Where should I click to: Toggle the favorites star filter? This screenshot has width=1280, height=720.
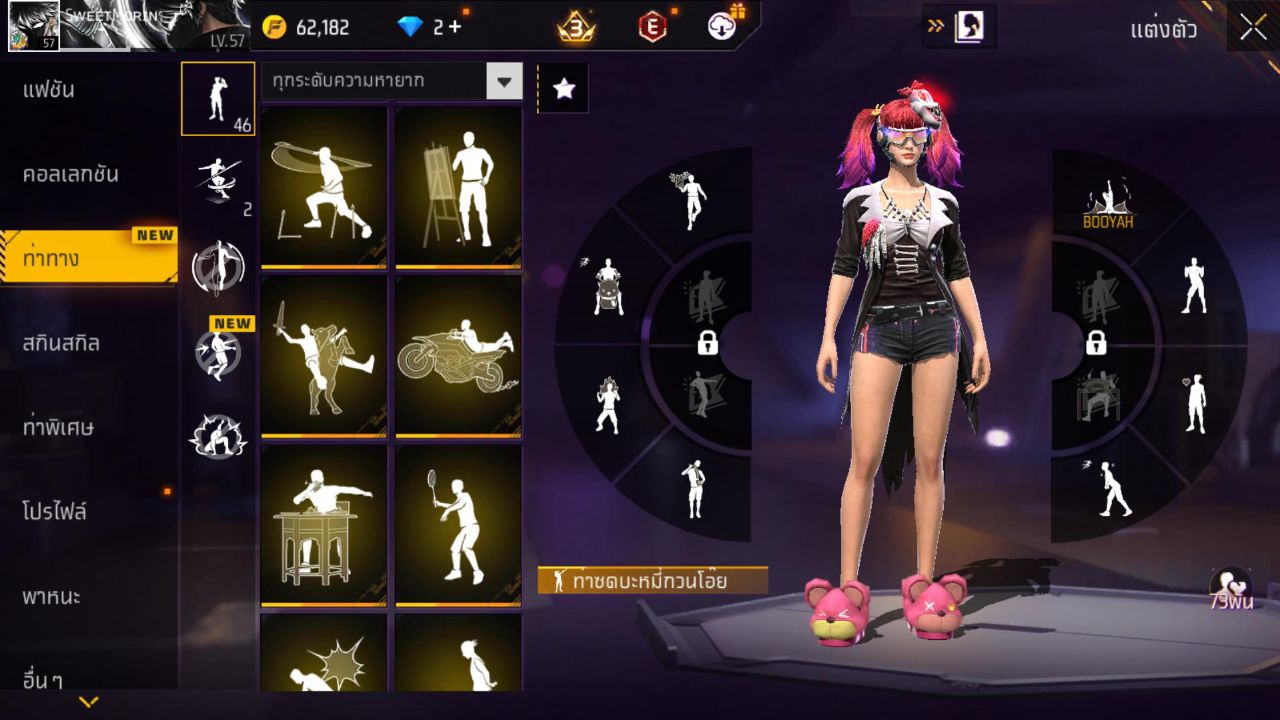564,88
